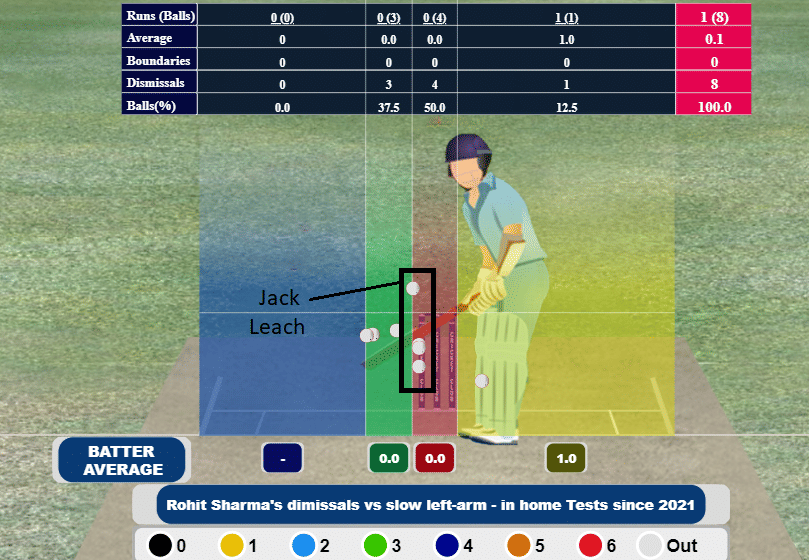Open the underlined "0 (0)" runs link
The width and height of the screenshot is (809, 560).
[282, 17]
